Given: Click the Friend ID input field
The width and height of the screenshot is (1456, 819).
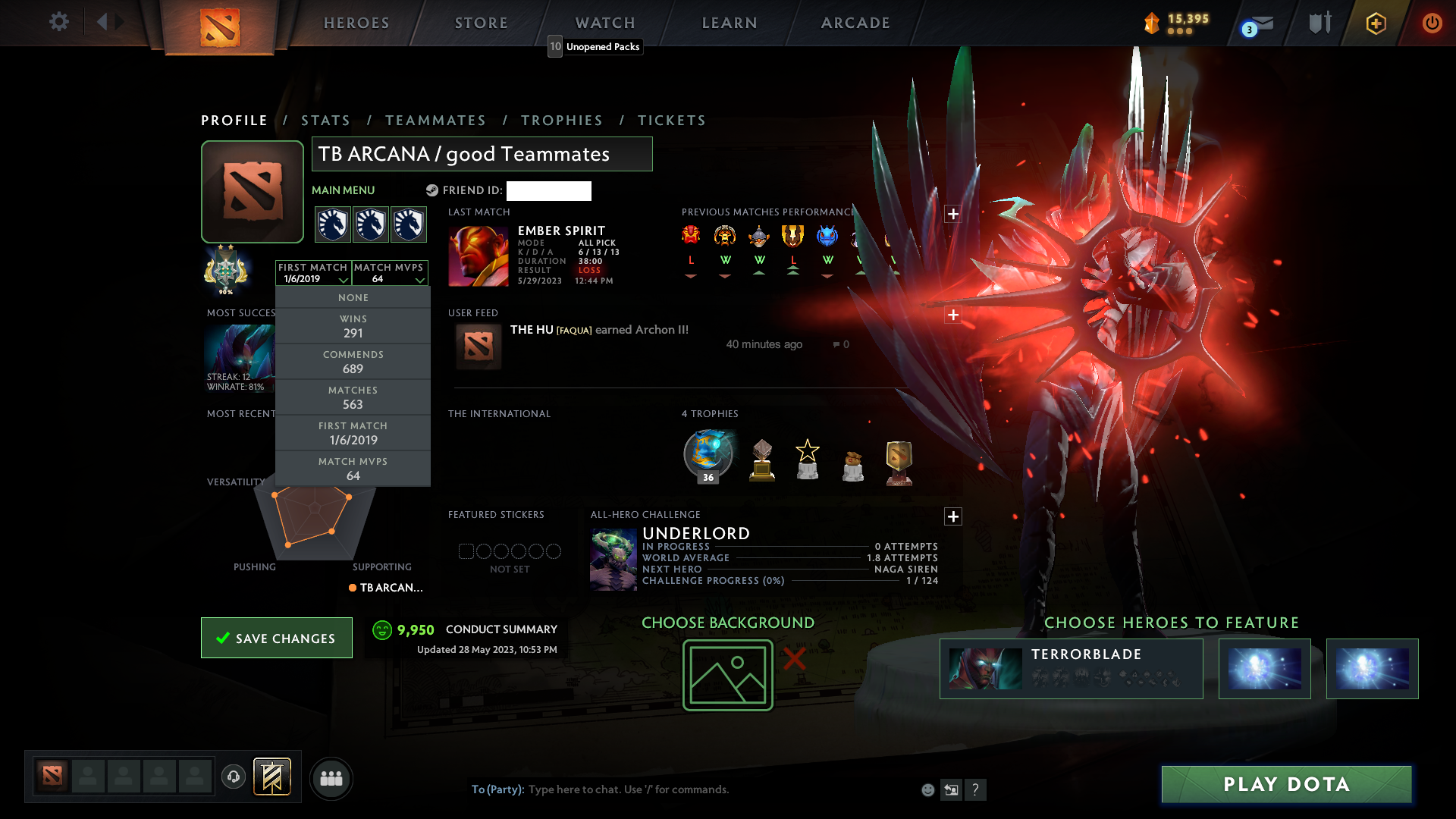Looking at the screenshot, I should 549,191.
